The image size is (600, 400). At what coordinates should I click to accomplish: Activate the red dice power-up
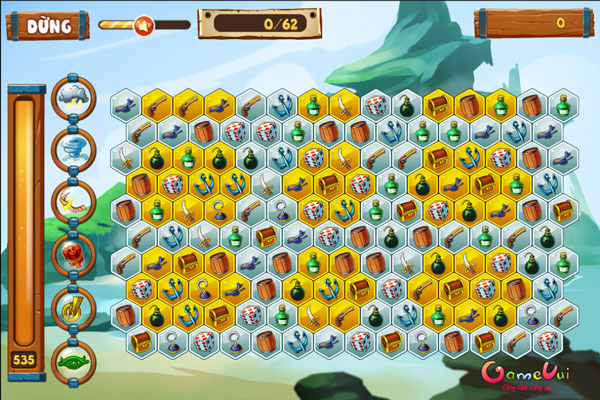pyautogui.click(x=73, y=254)
